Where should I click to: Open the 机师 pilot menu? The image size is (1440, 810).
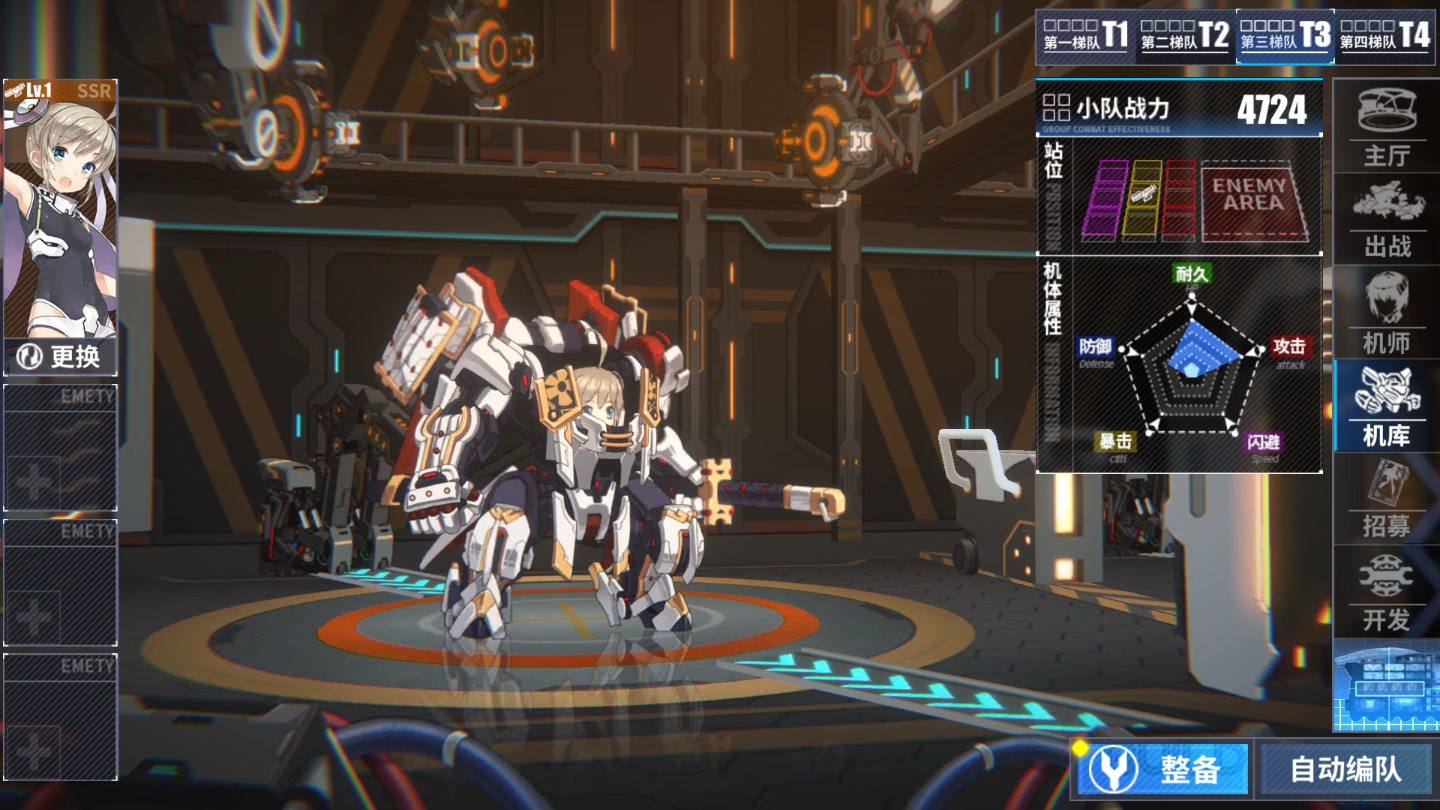[1386, 312]
